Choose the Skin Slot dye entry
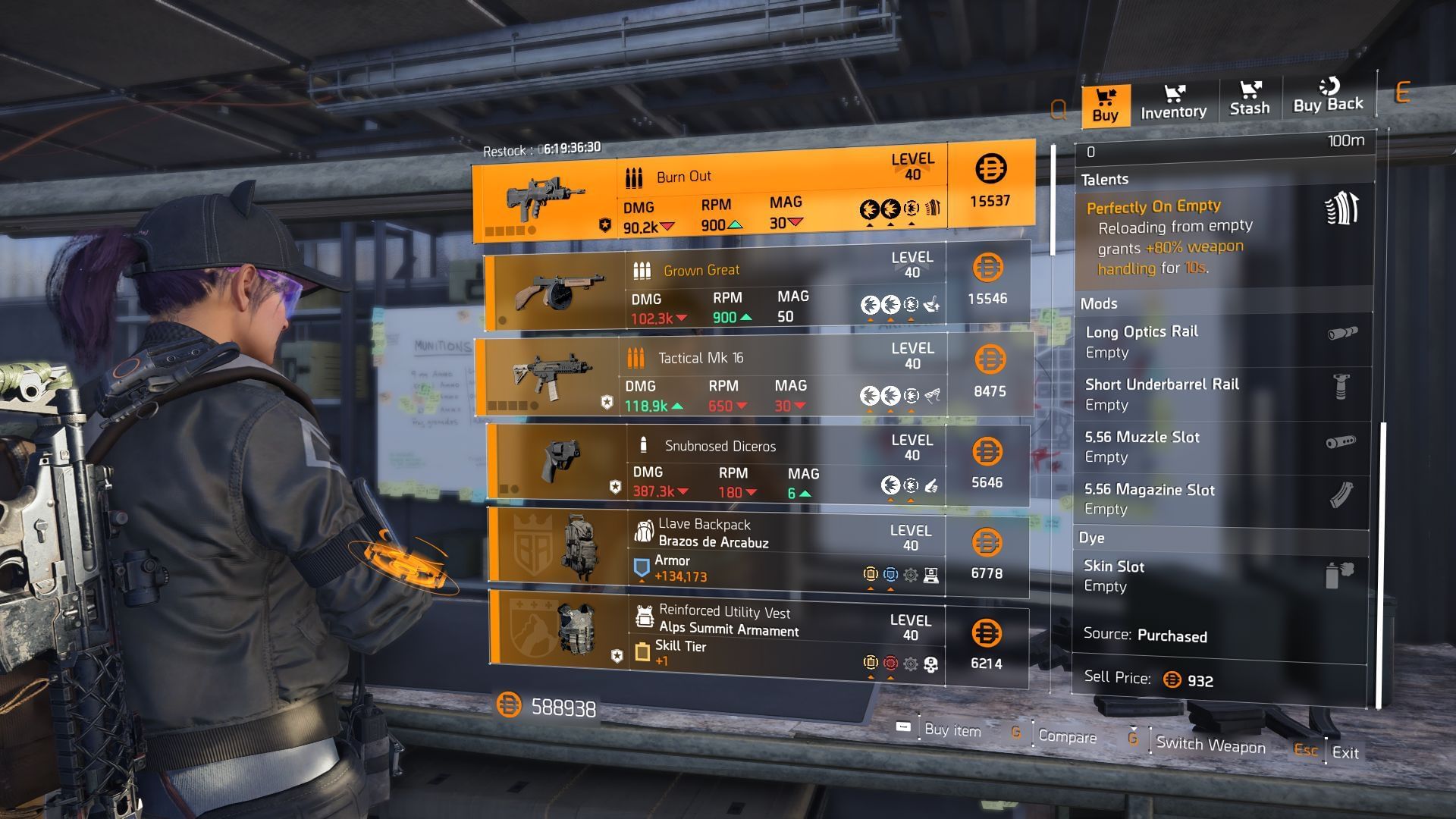1456x819 pixels. (x=1222, y=576)
